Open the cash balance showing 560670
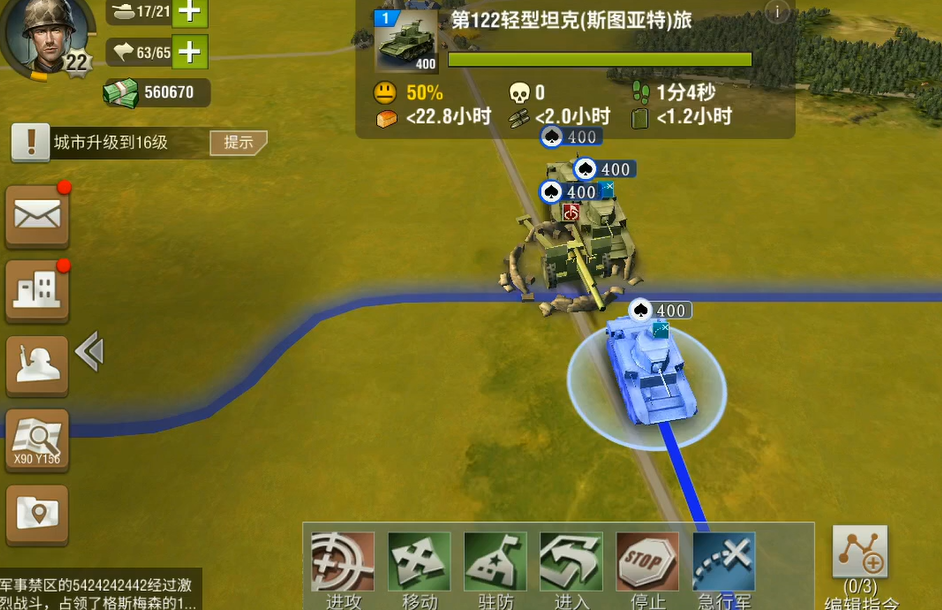Screen dimensions: 942x610 coord(156,93)
